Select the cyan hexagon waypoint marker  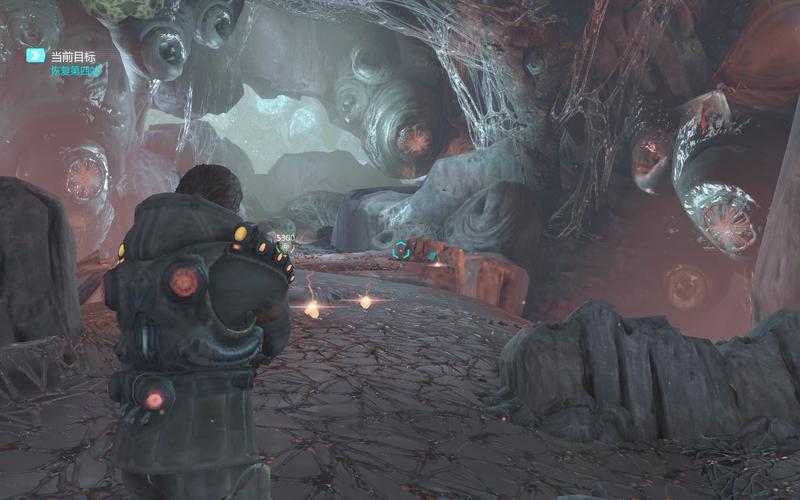pos(401,250)
